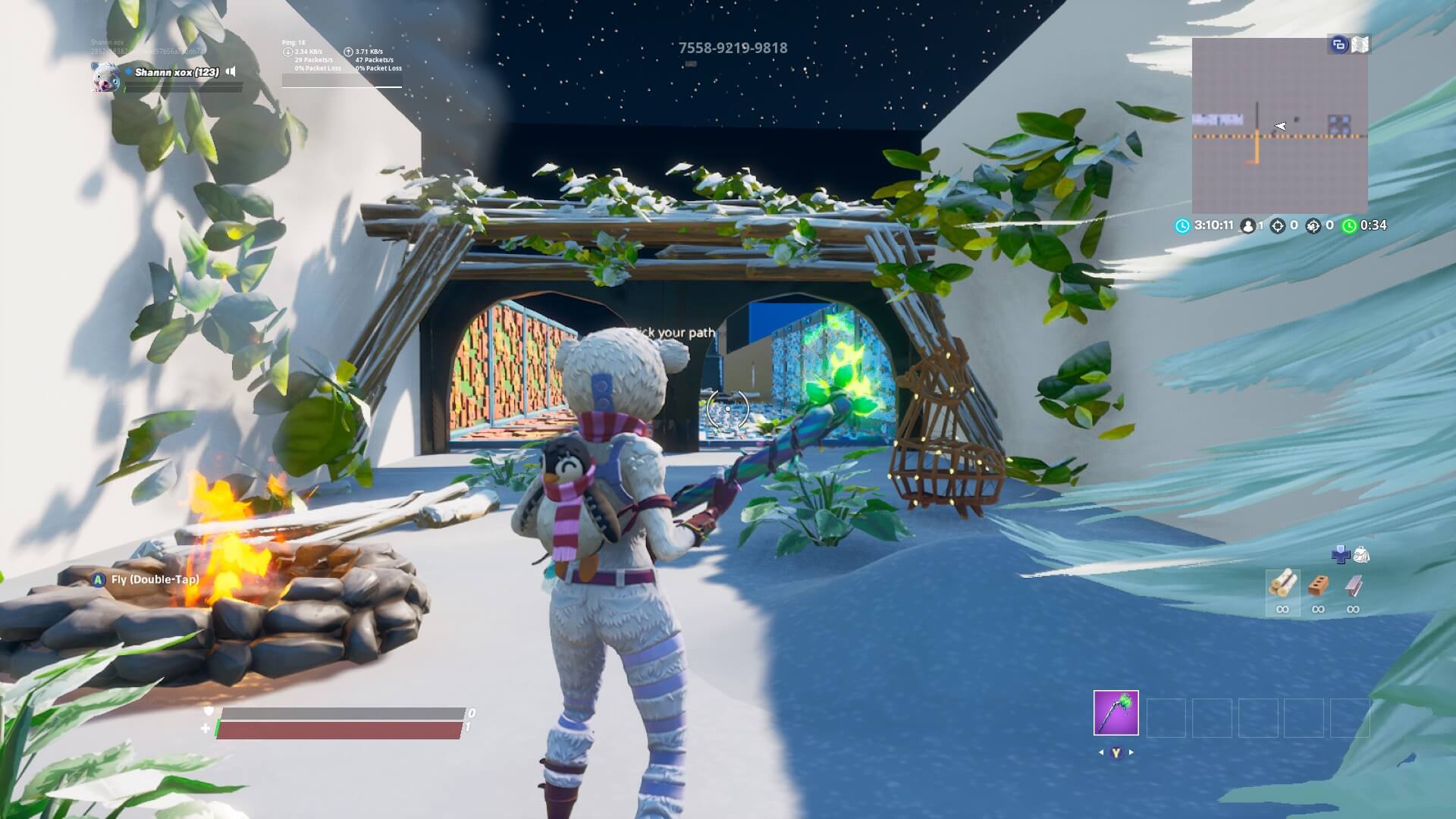Screen dimensions: 1456x819
Task: Click the second crosshair stat icon
Action: pyautogui.click(x=1313, y=225)
